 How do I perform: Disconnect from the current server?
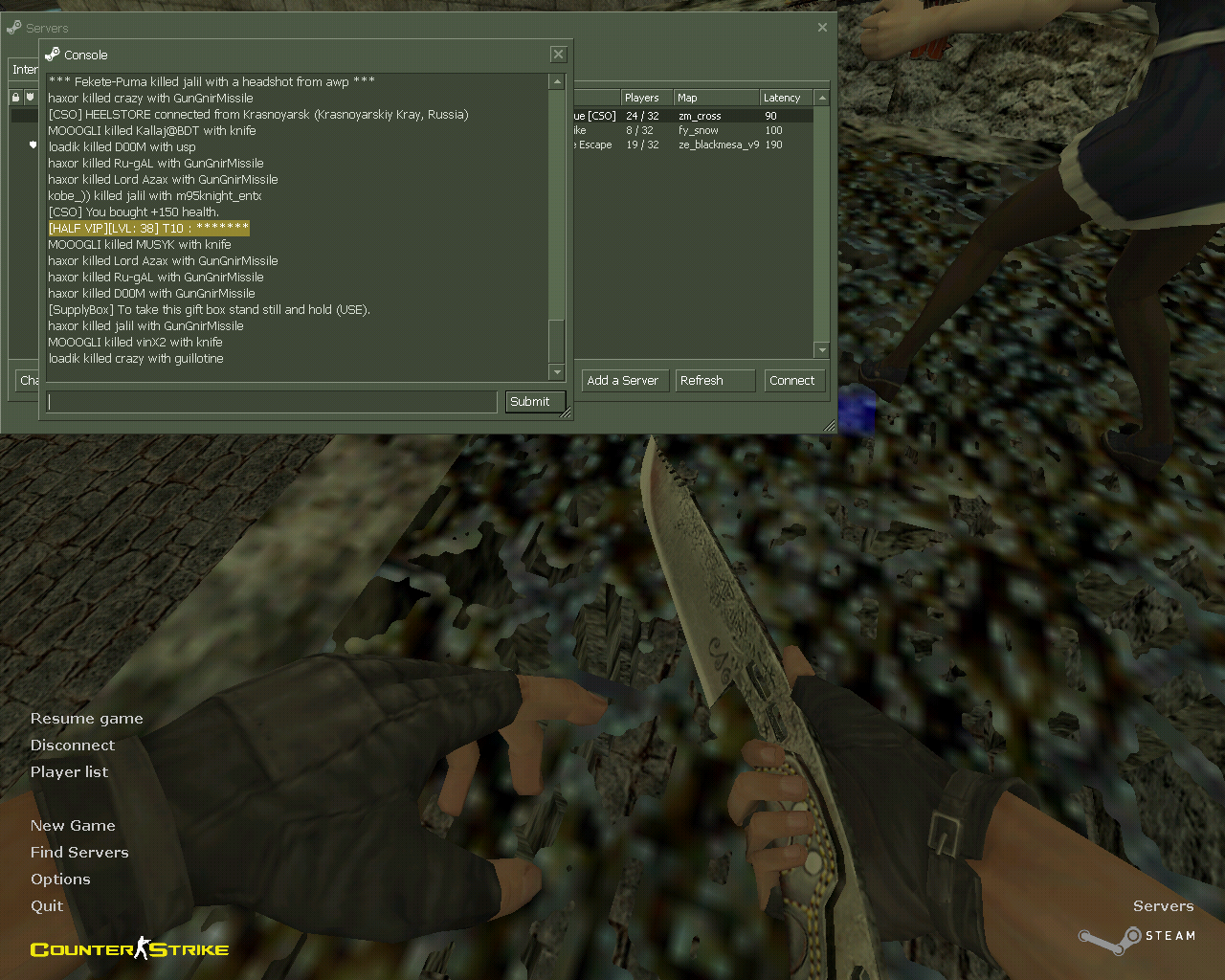point(72,746)
